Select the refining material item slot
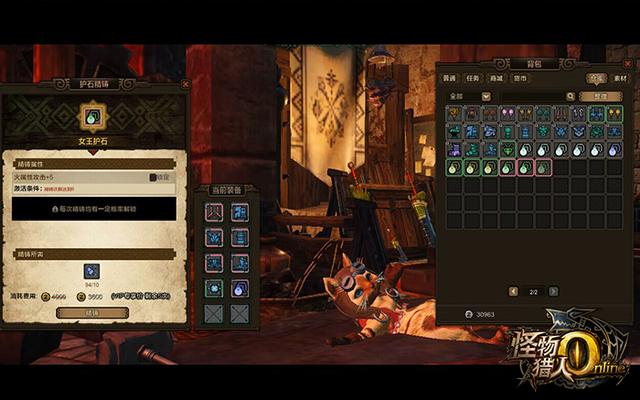Image resolution: width=640 pixels, height=400 pixels. click(92, 271)
